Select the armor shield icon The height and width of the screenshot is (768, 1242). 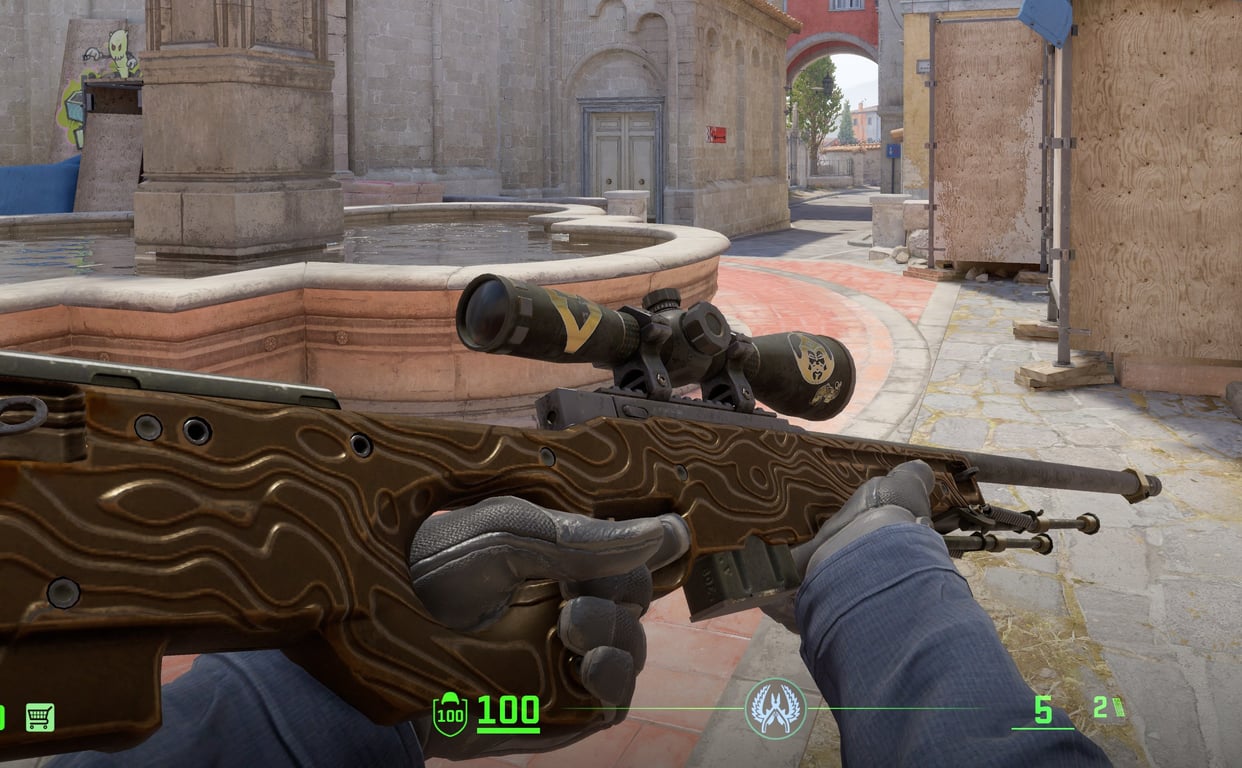(449, 714)
